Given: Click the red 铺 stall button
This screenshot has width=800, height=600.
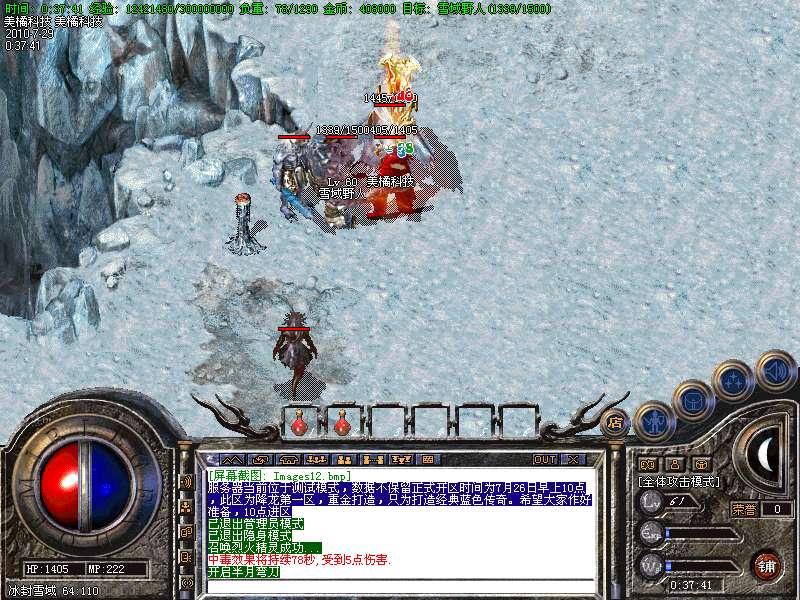Looking at the screenshot, I should 766,564.
